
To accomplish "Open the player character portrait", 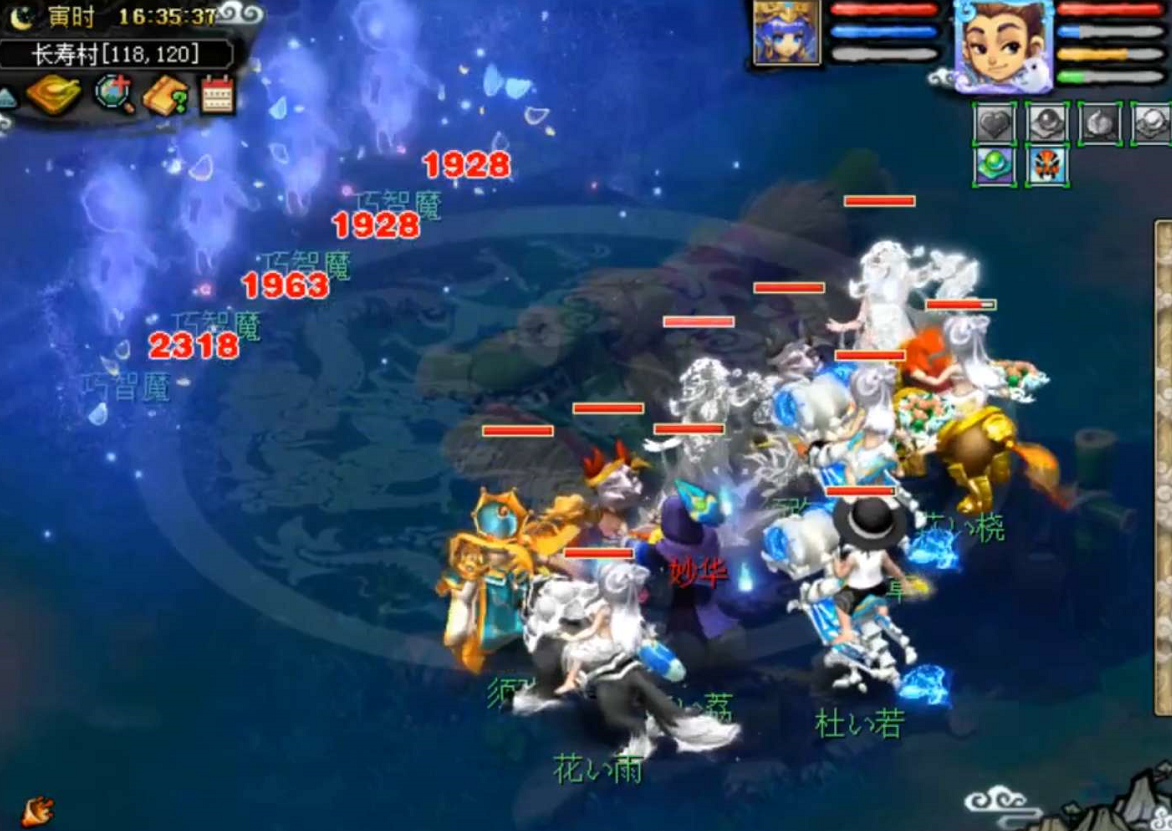I will 1002,45.
